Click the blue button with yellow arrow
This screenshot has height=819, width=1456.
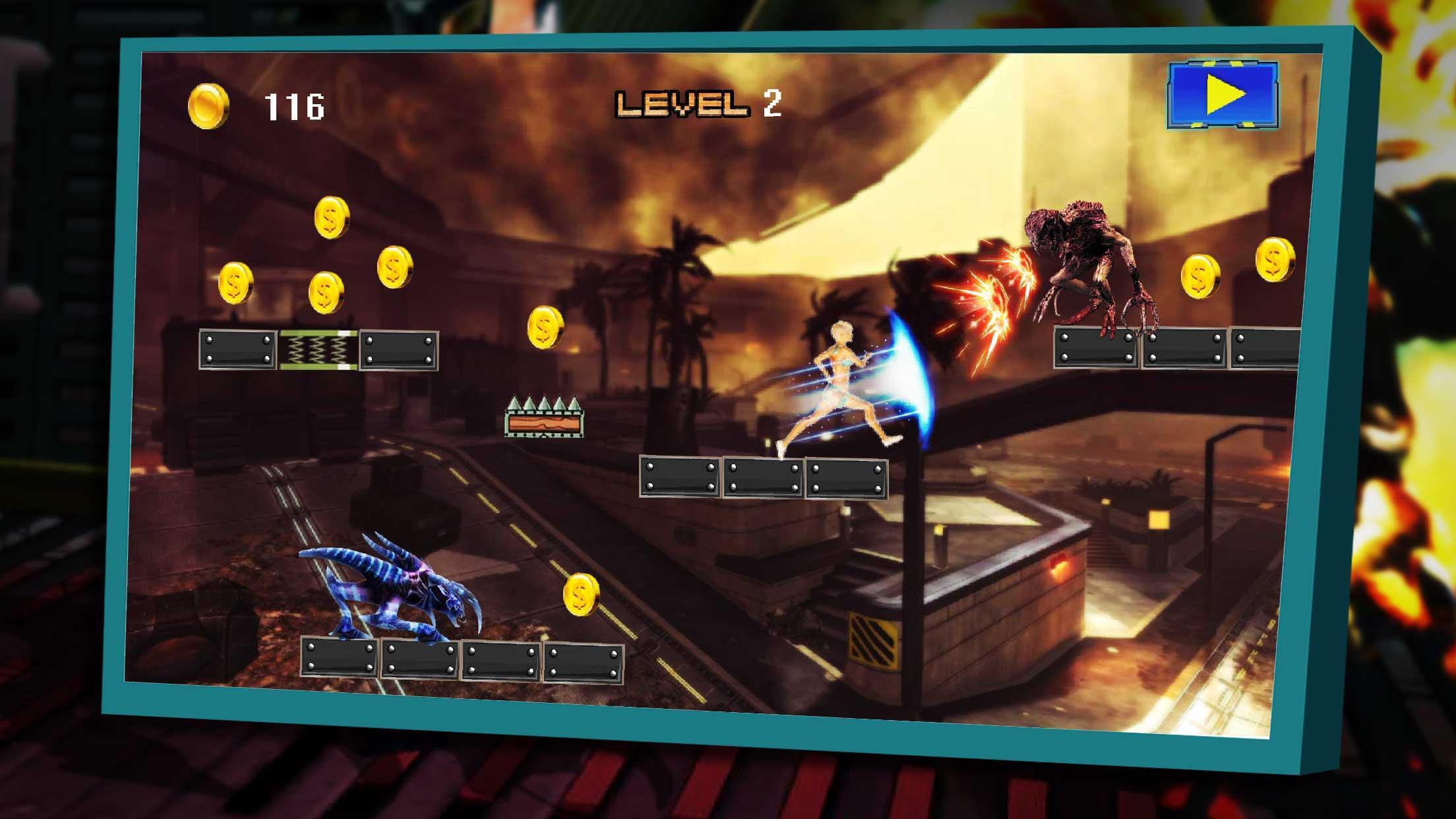[x=1223, y=95]
